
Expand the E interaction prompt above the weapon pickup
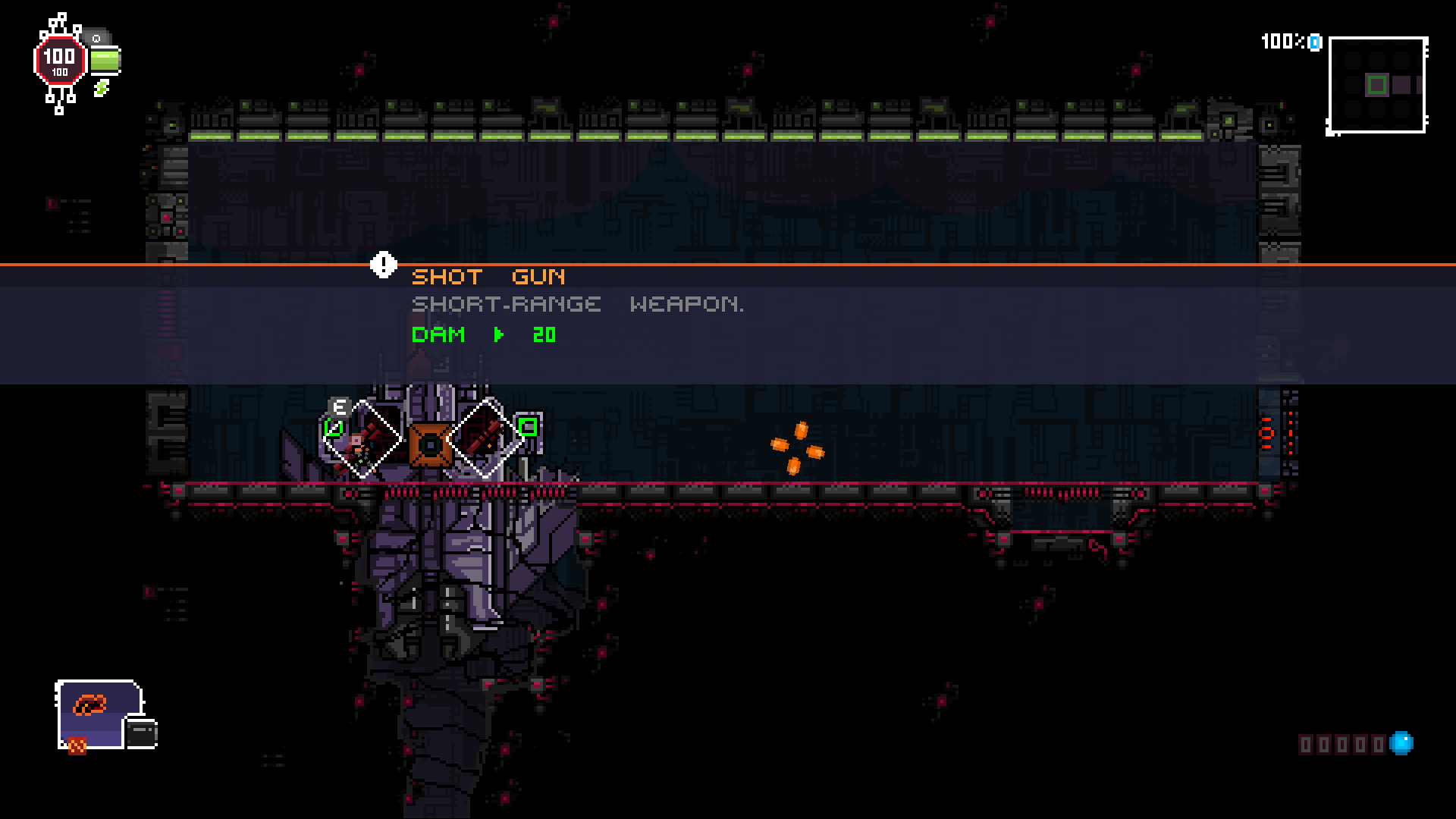click(339, 406)
